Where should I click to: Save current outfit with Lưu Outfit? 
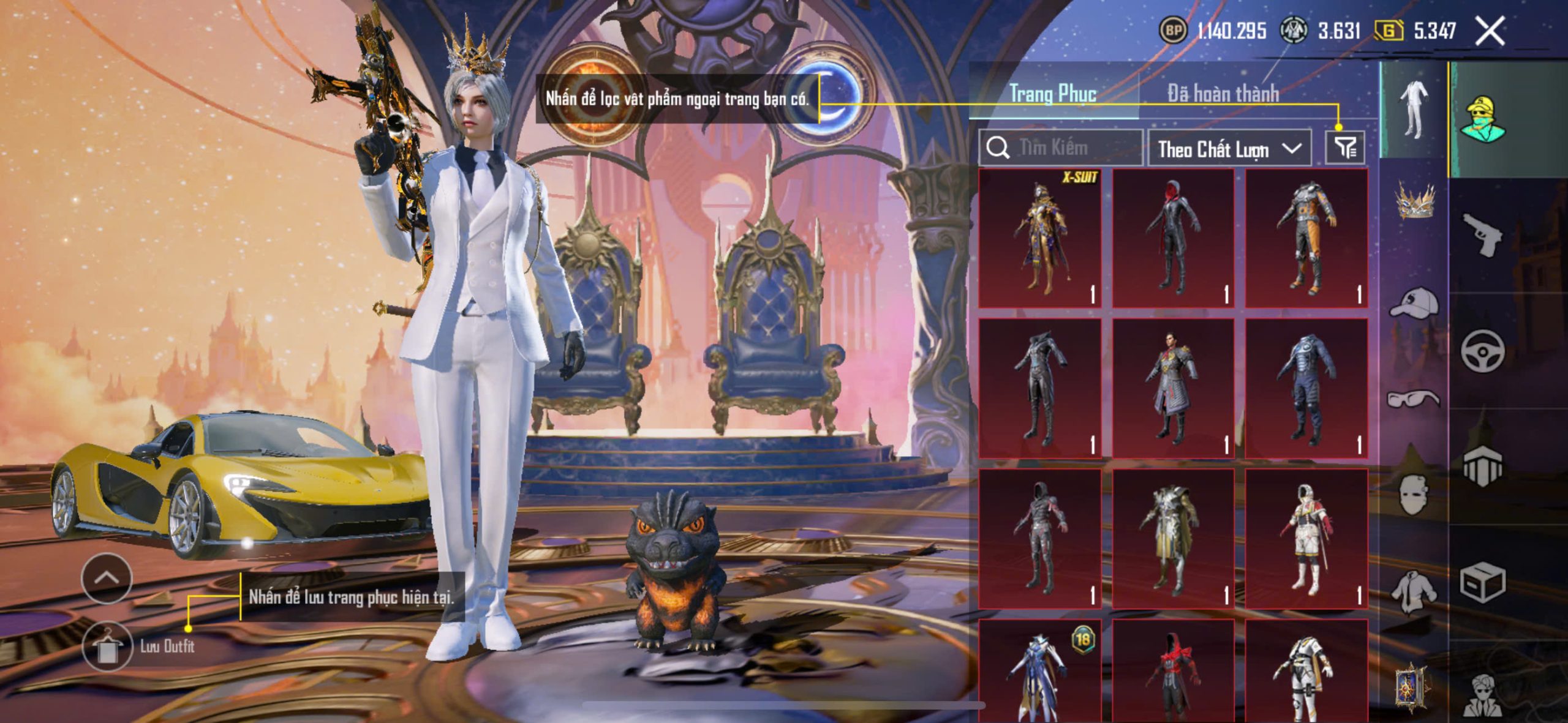click(107, 646)
